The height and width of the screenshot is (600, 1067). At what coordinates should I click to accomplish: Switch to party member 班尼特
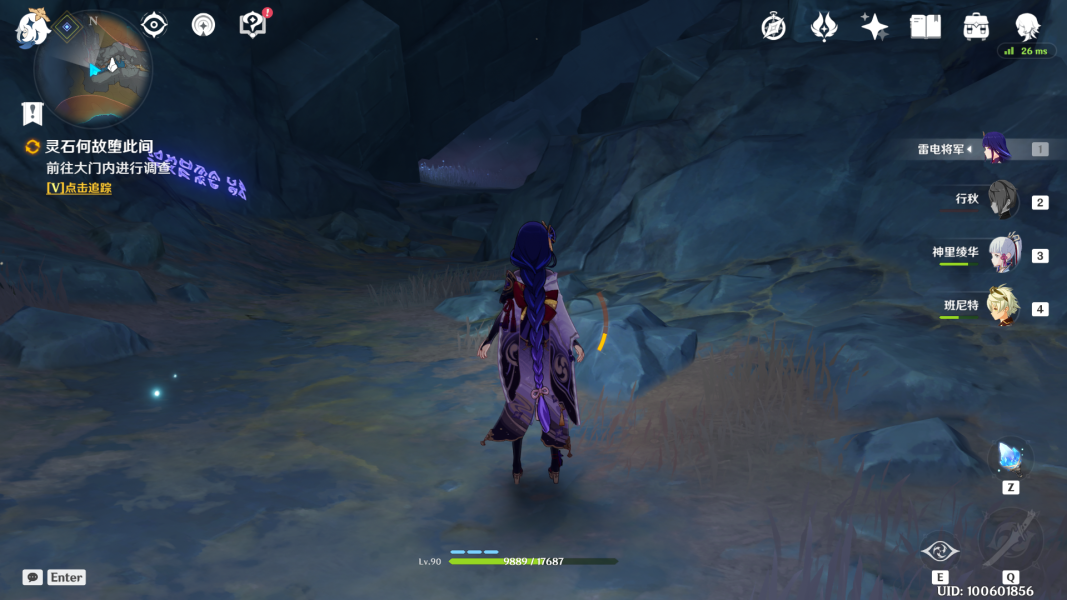1002,307
